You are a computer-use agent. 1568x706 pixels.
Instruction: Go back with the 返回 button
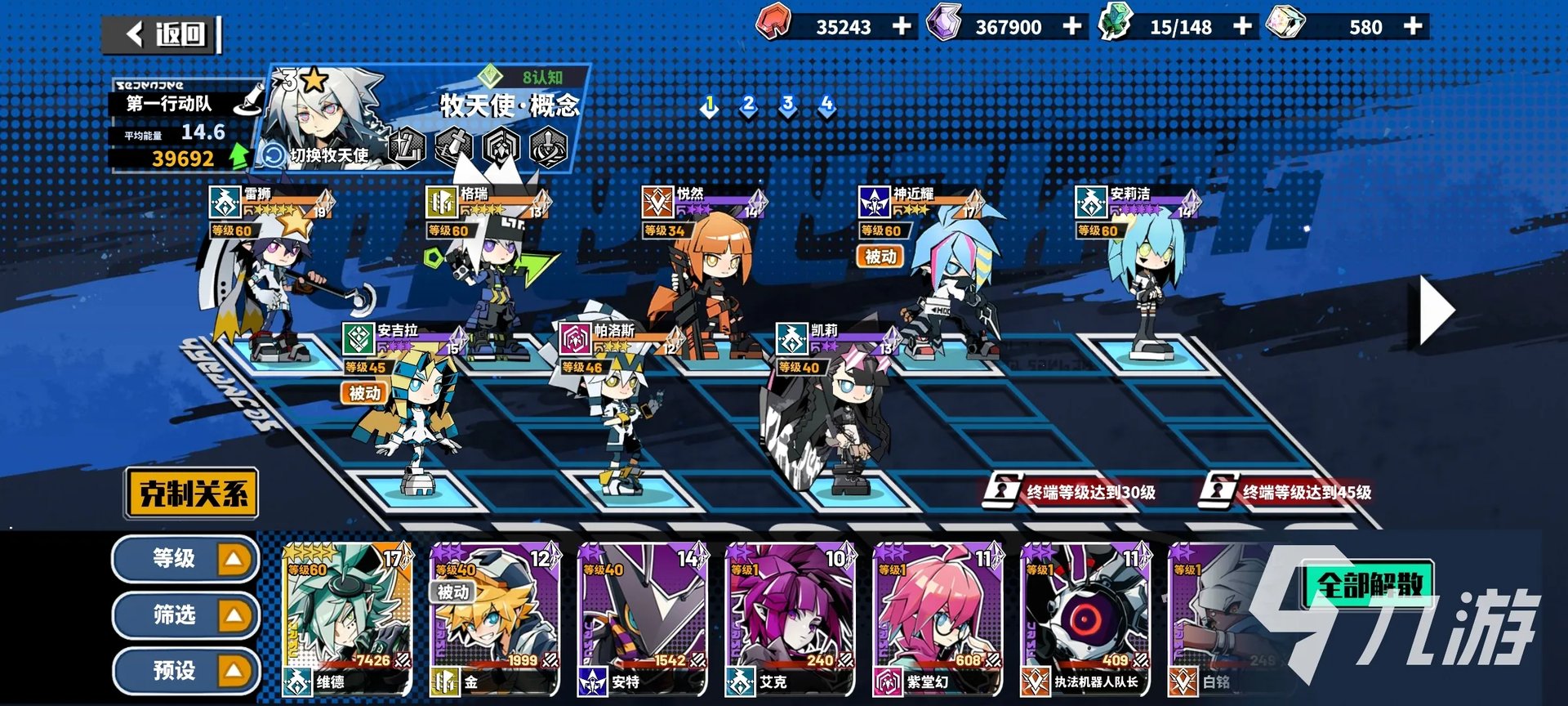tap(163, 34)
